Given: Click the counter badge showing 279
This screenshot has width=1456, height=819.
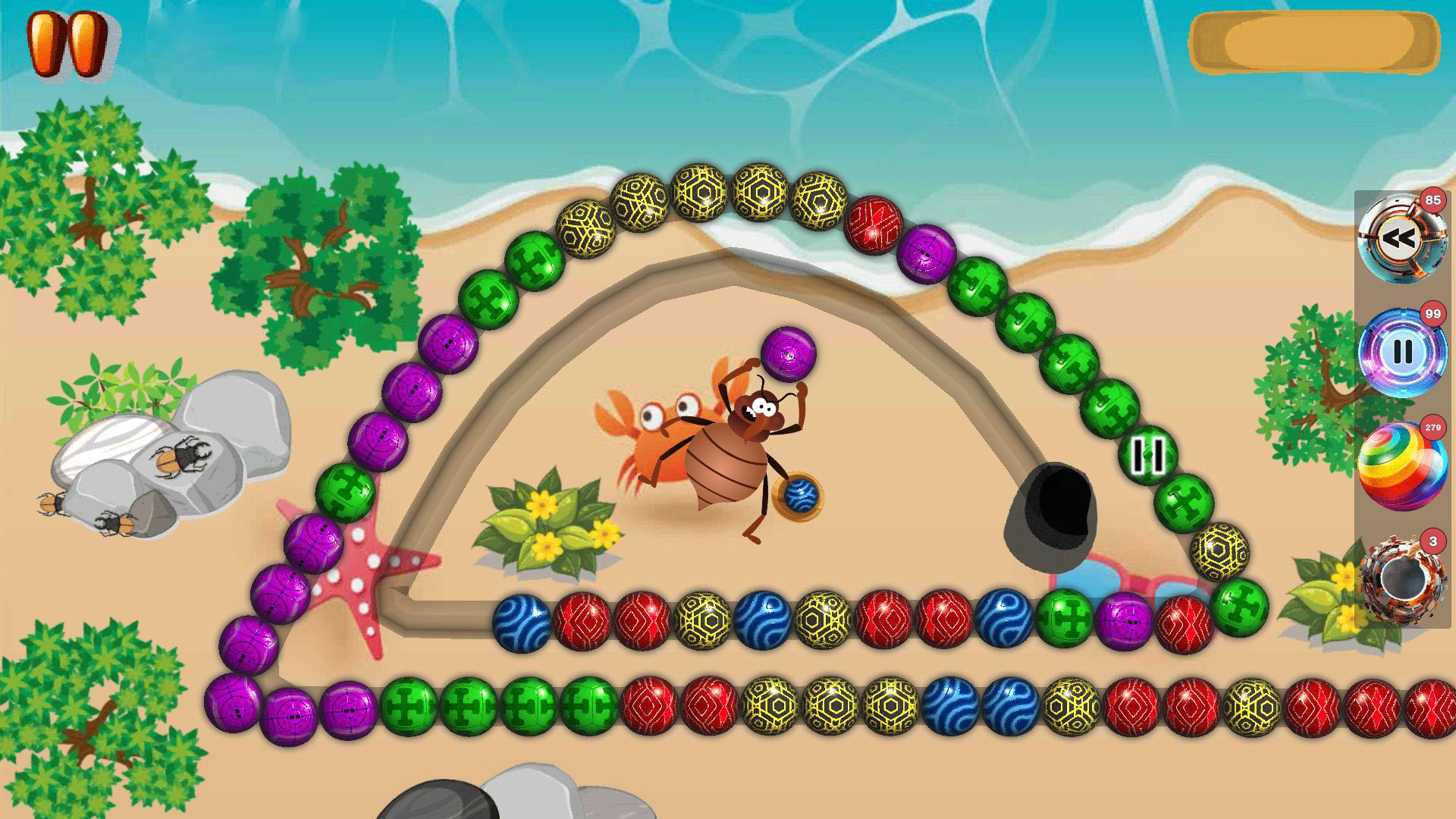Looking at the screenshot, I should click(1433, 428).
